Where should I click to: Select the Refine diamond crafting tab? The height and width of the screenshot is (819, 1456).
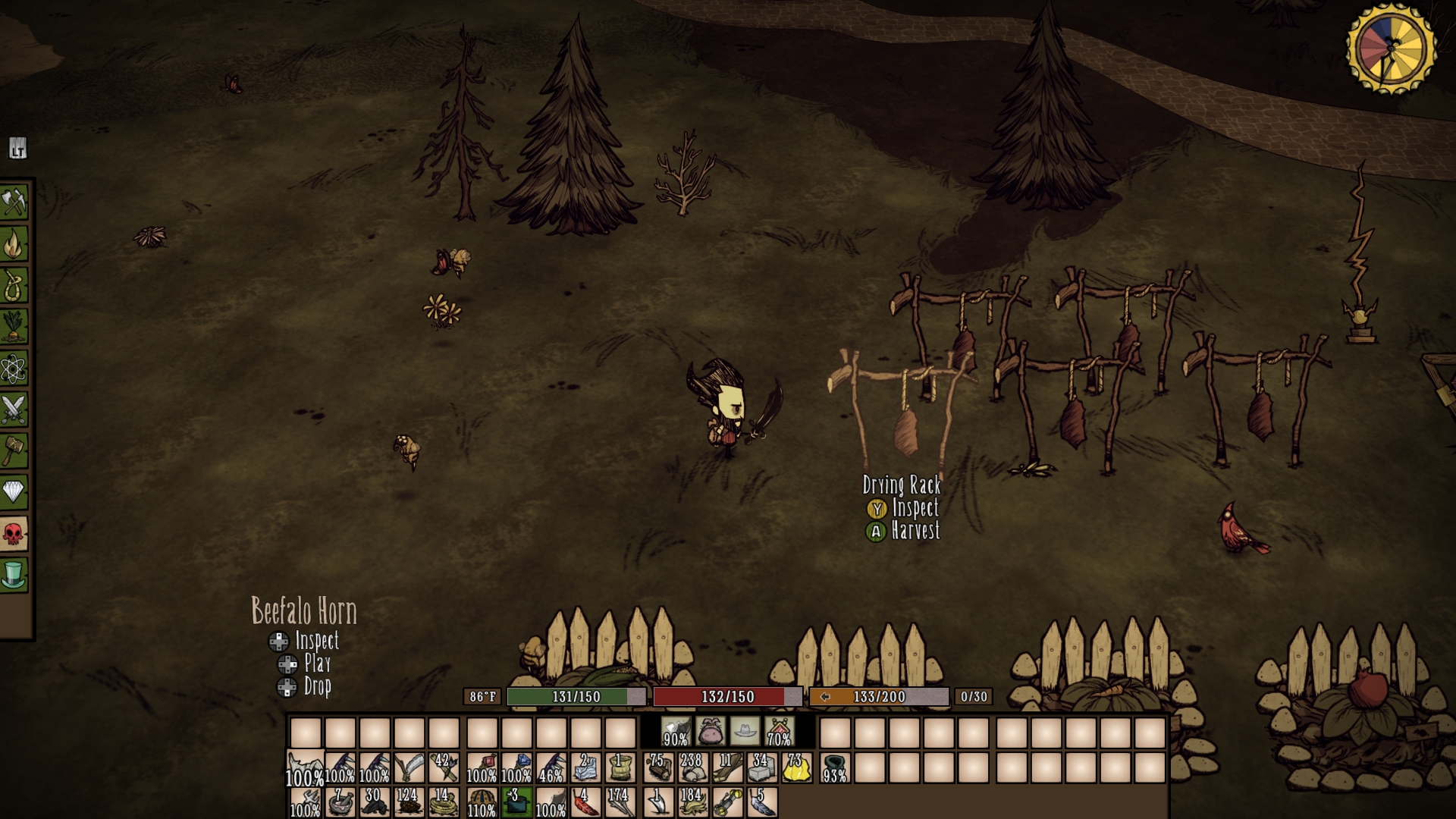click(x=14, y=492)
